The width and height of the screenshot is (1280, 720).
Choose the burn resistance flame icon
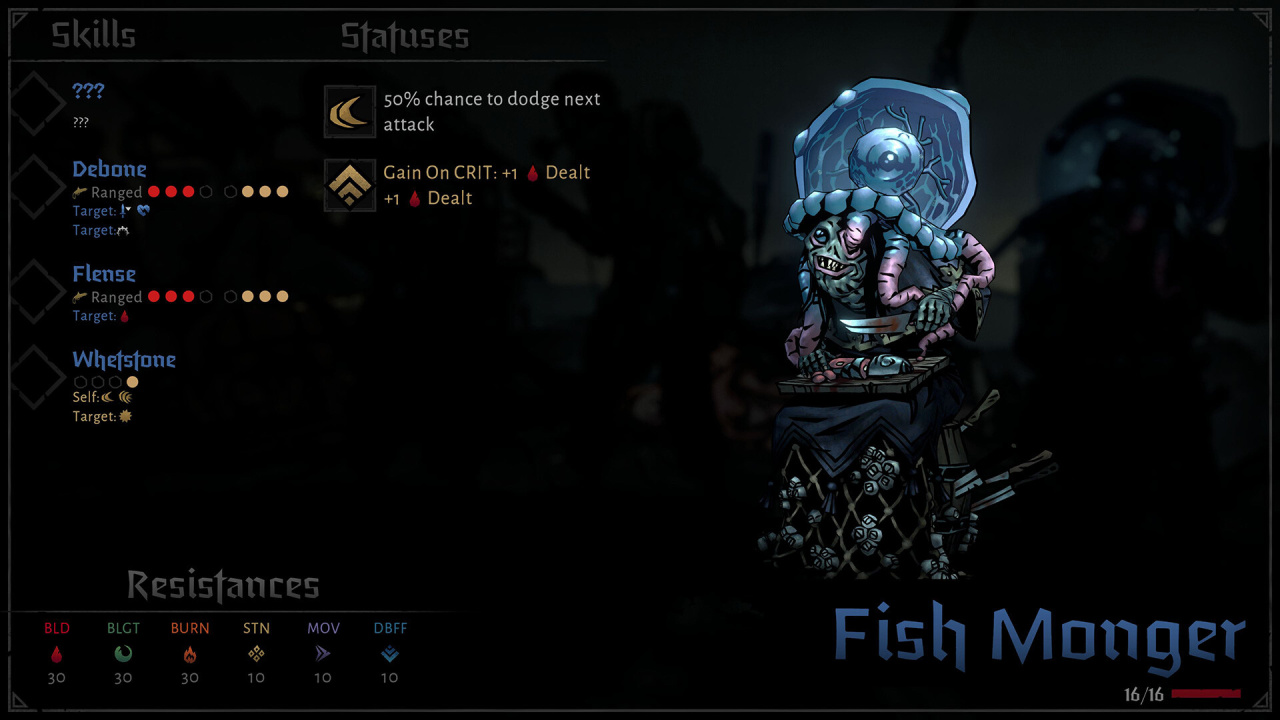(x=190, y=654)
